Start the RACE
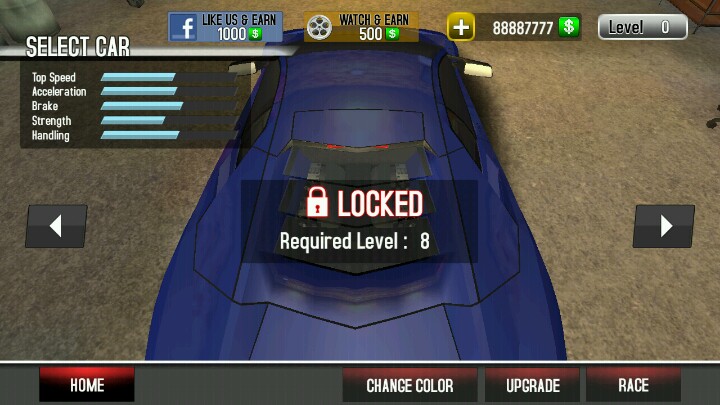This screenshot has width=720, height=405. coord(633,385)
